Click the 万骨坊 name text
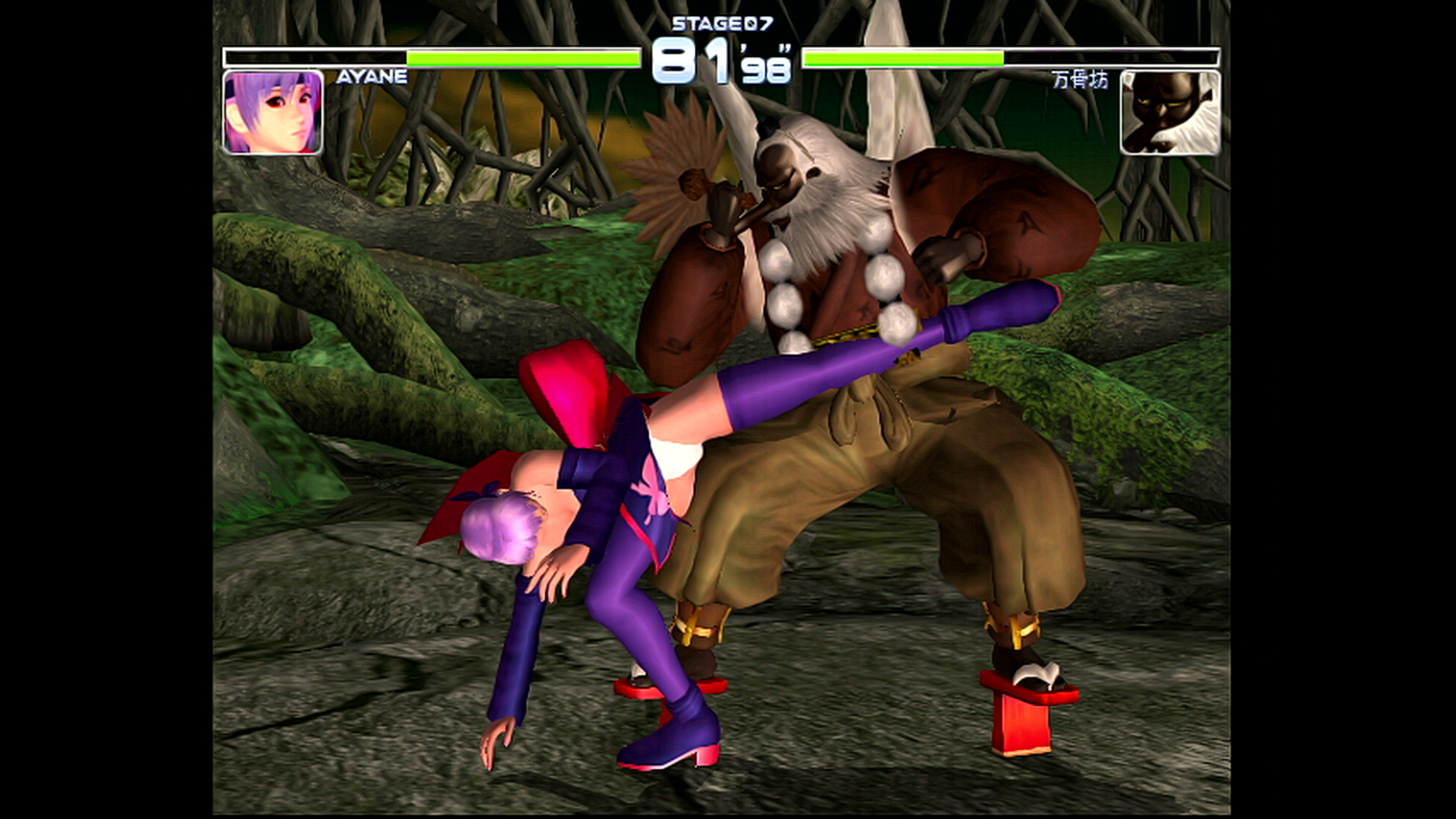Image resolution: width=1456 pixels, height=819 pixels. point(1080,80)
